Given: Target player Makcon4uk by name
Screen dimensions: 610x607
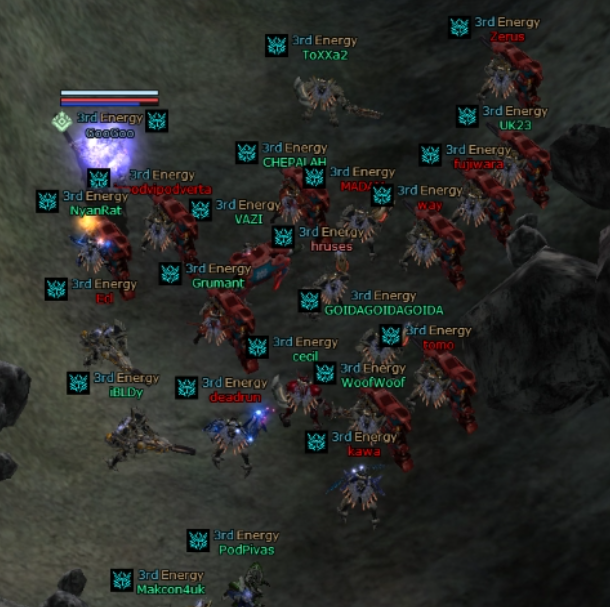Looking at the screenshot, I should (x=171, y=589).
